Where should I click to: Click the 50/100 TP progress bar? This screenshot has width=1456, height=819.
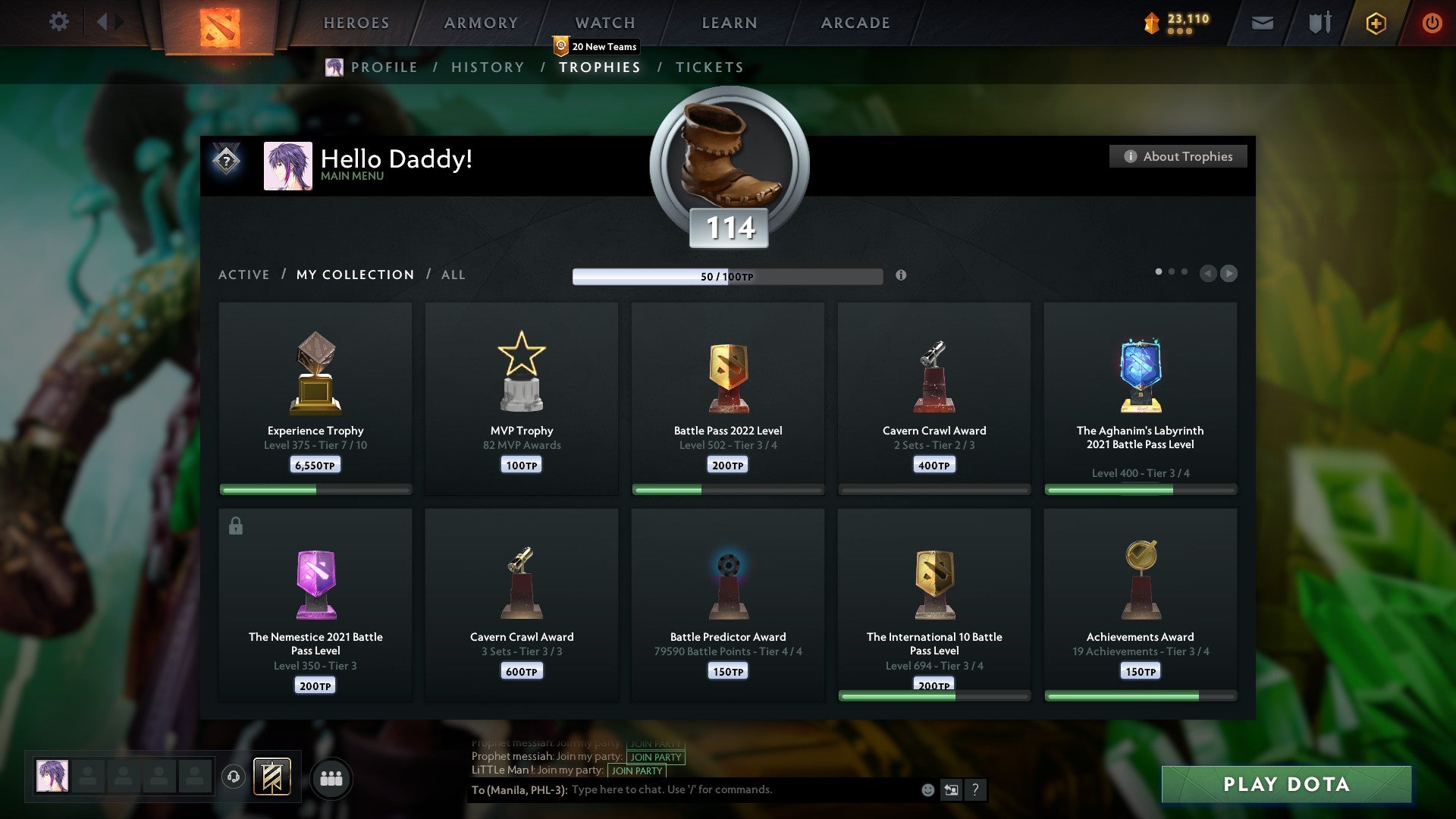point(727,275)
